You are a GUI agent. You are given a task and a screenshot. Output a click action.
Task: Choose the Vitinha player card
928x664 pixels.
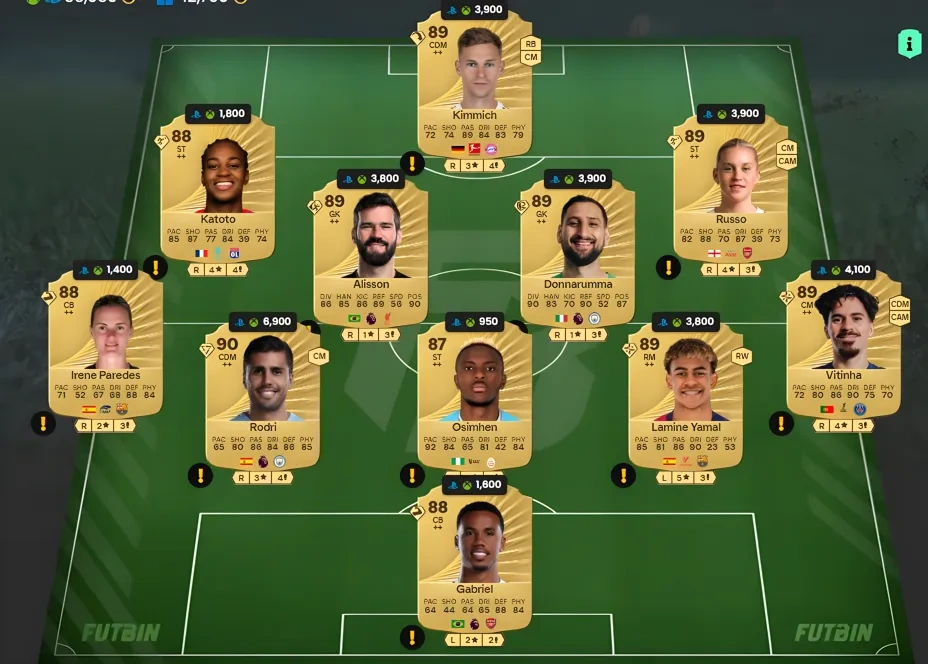(x=843, y=340)
